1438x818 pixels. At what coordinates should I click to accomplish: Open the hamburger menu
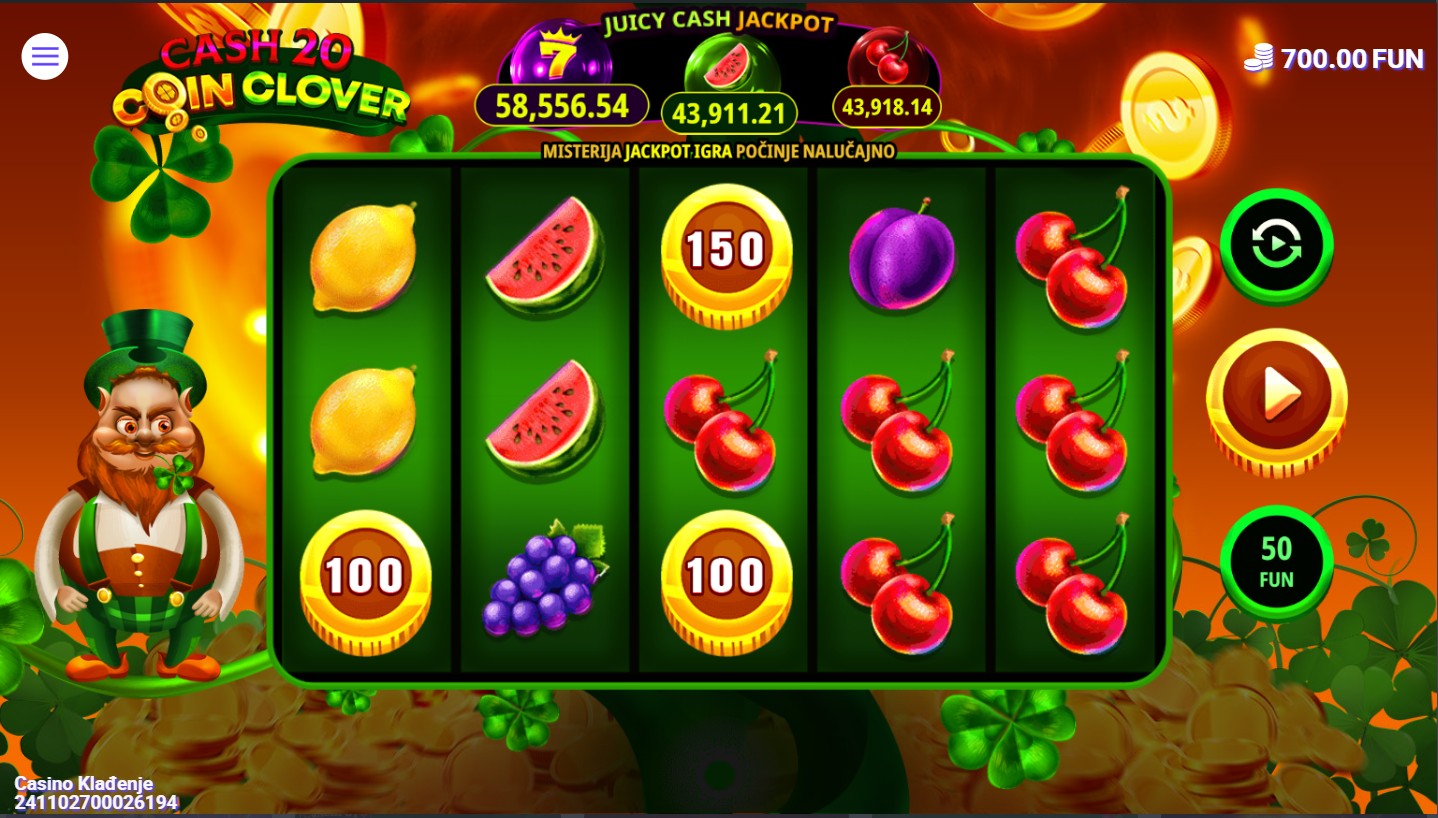pyautogui.click(x=45, y=57)
